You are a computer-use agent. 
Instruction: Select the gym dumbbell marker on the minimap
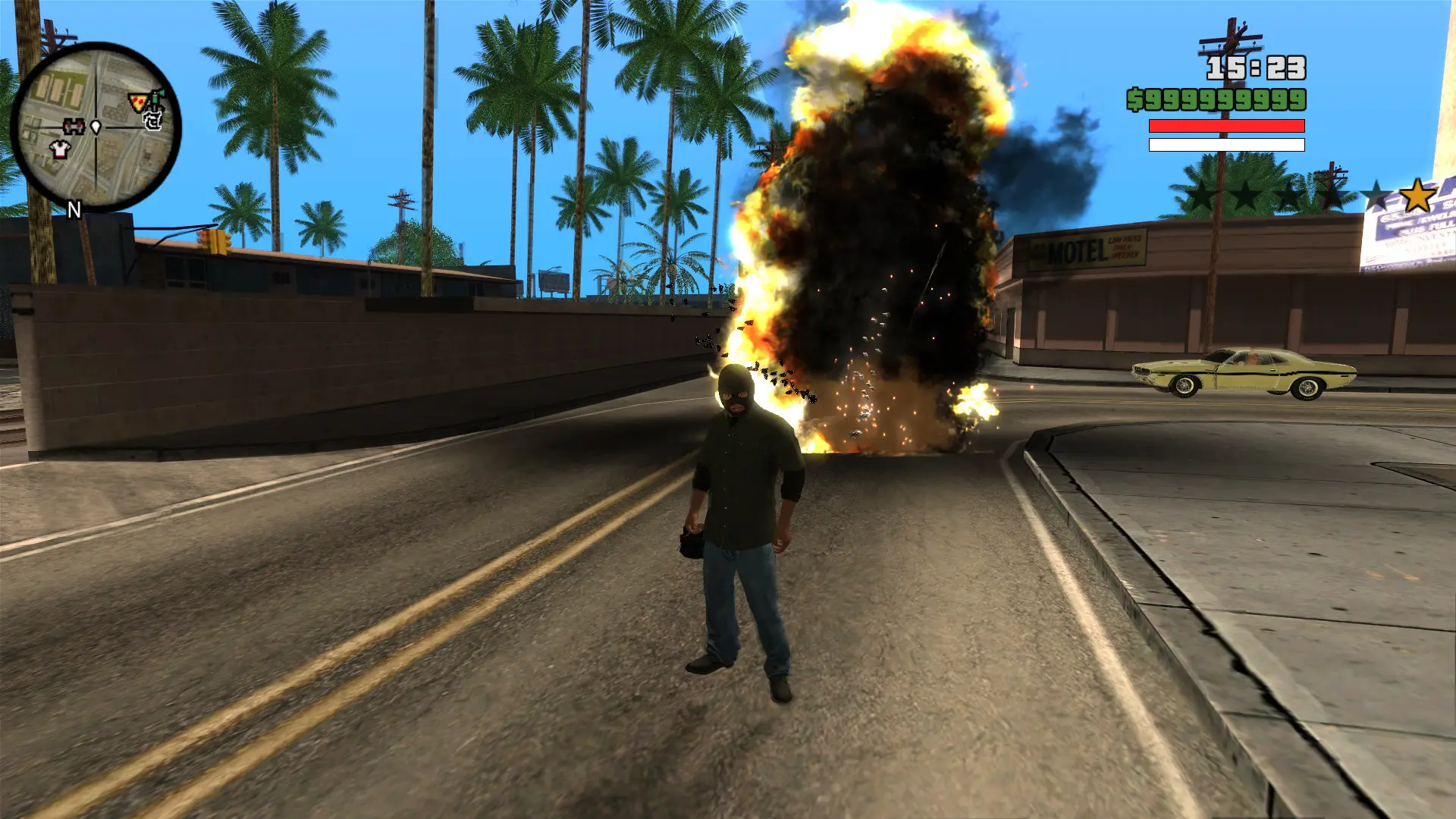pos(74,126)
